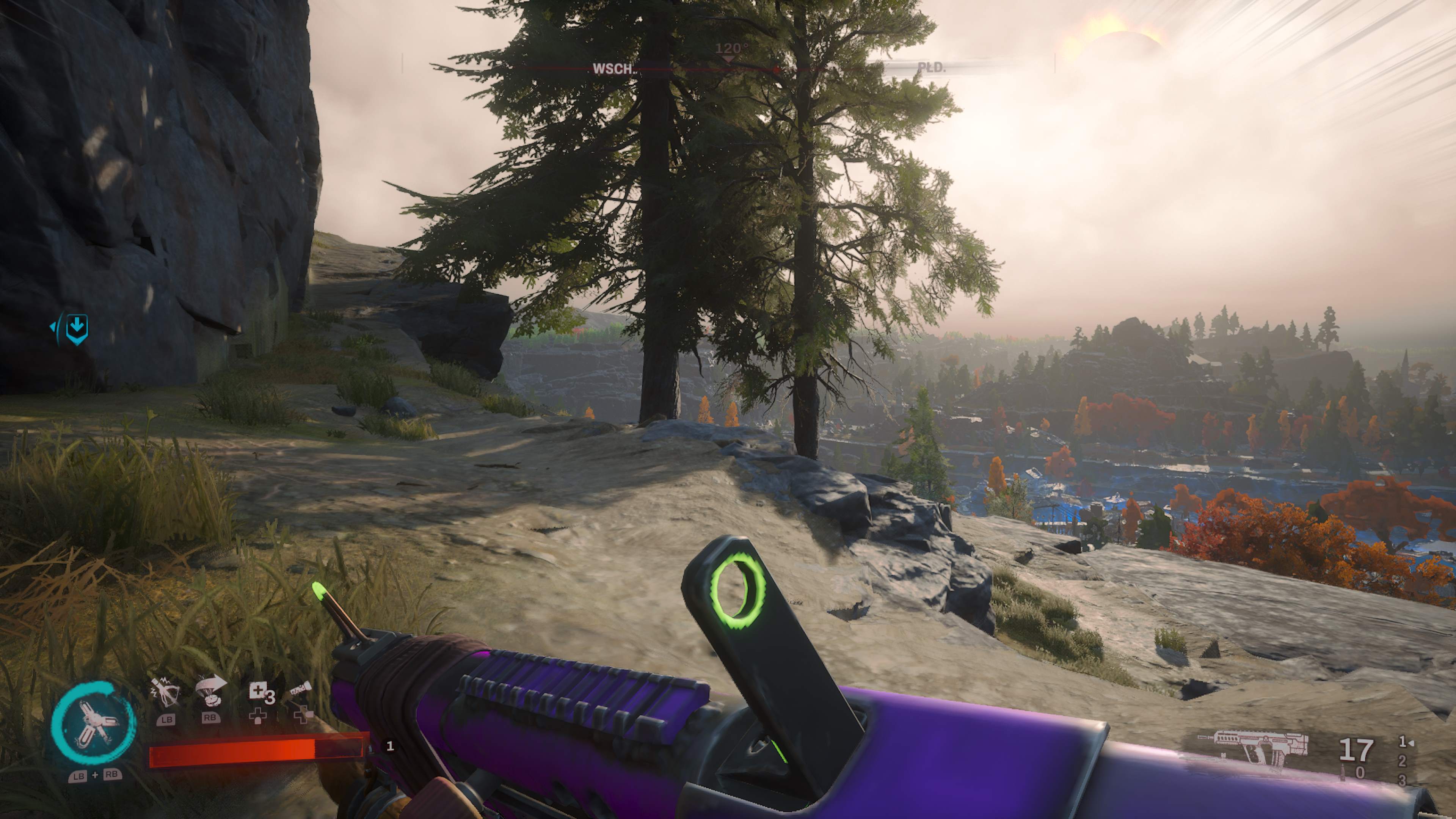Click the blue objective waypoint marker
Viewport: 1456px width, 819px height.
coord(76,328)
